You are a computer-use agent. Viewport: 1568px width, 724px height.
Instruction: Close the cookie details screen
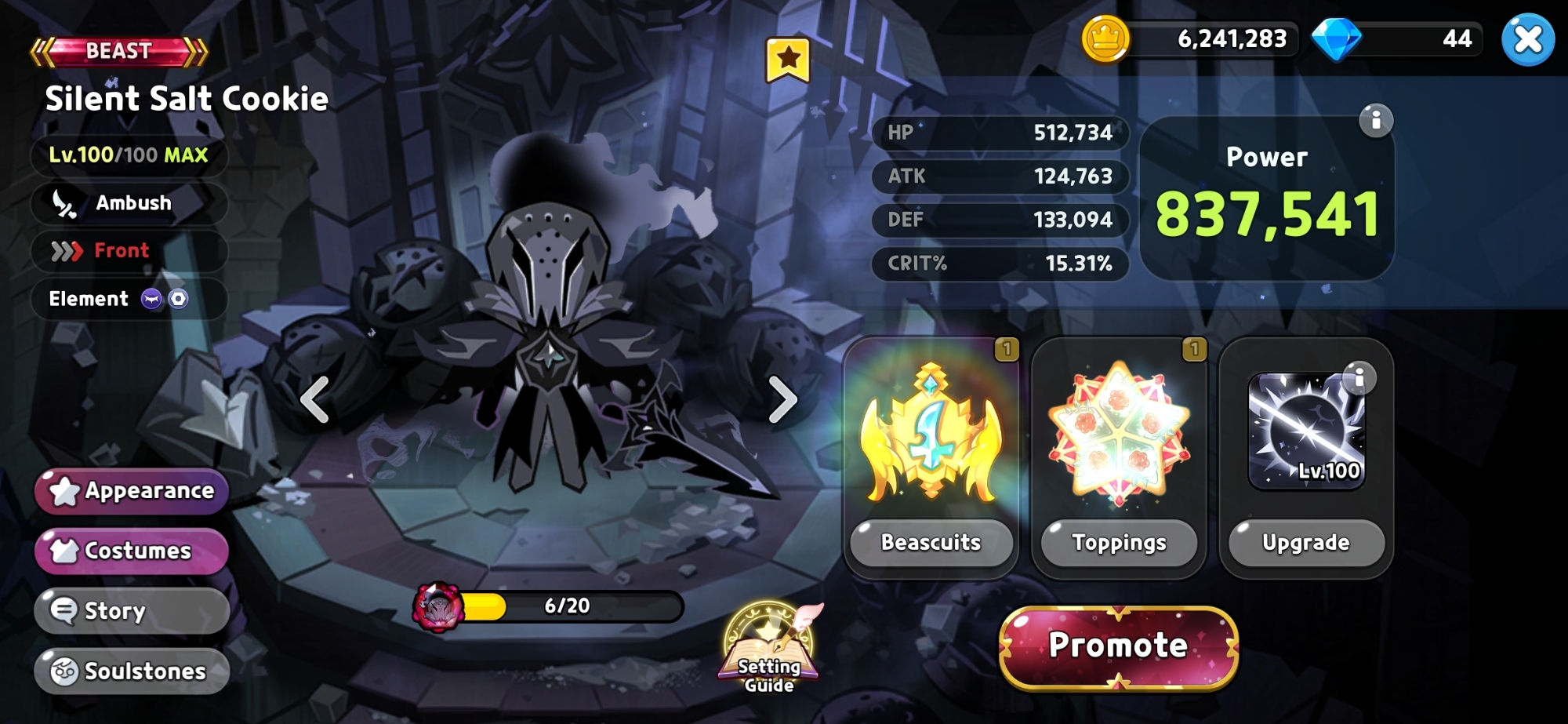click(x=1527, y=39)
